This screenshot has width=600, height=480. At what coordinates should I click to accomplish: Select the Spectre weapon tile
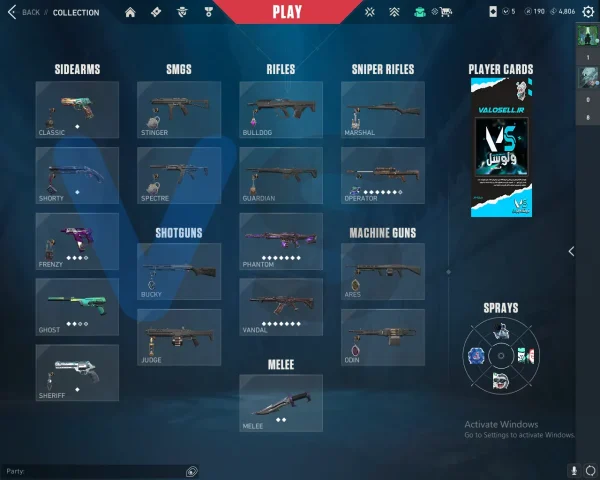pyautogui.click(x=179, y=175)
